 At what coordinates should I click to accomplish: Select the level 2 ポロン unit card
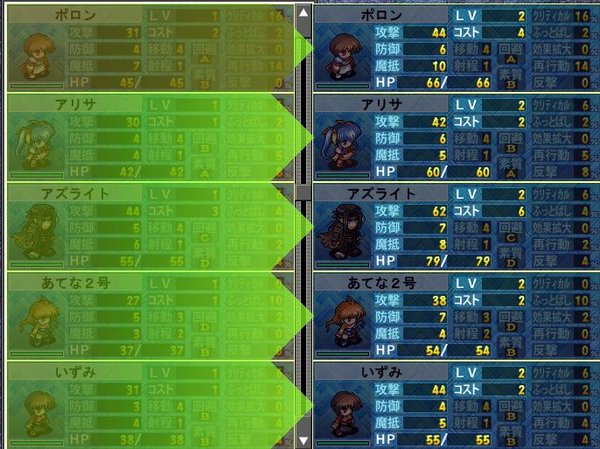[x=457, y=47]
